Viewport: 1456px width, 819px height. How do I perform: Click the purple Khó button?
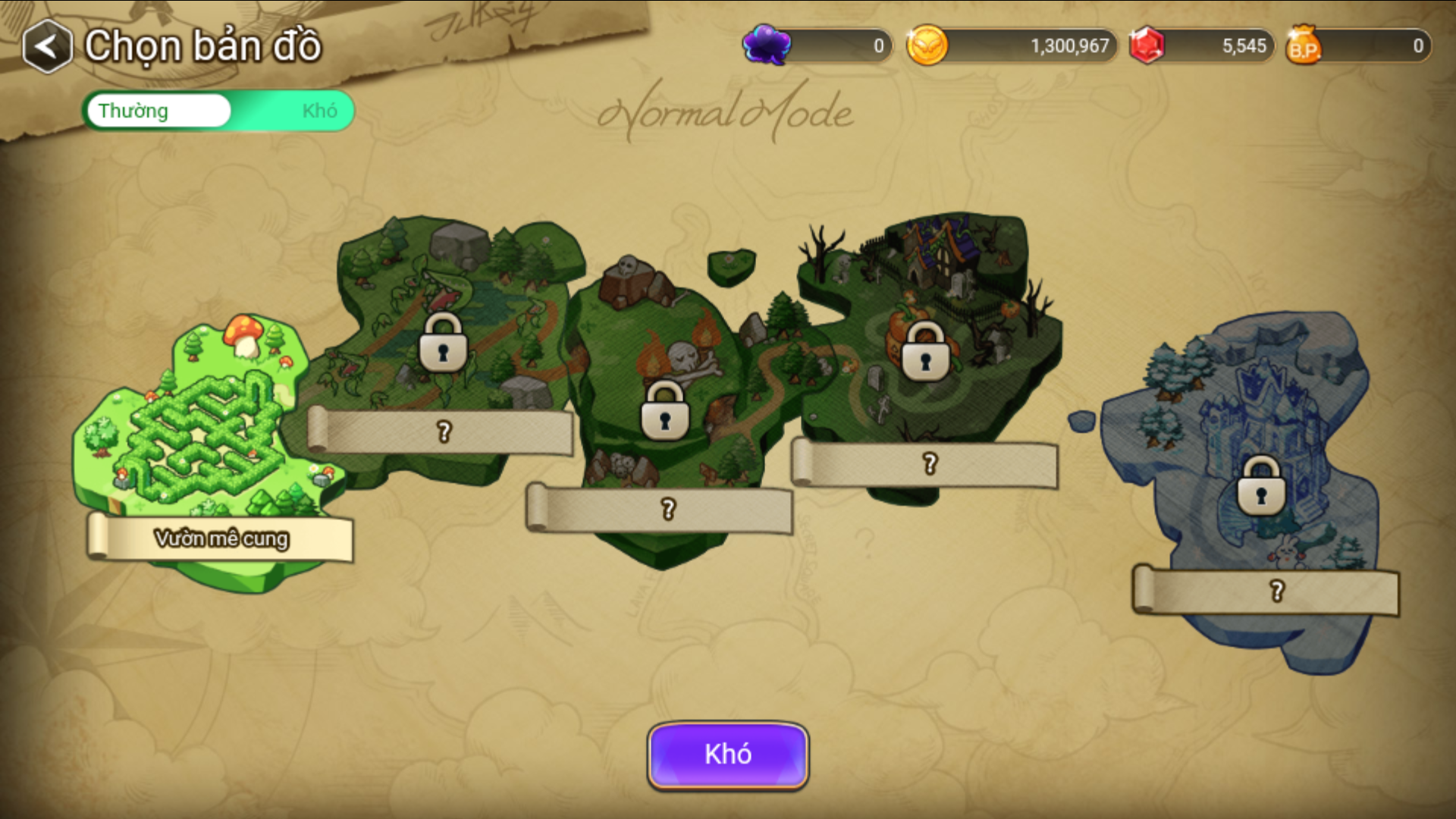pos(728,755)
